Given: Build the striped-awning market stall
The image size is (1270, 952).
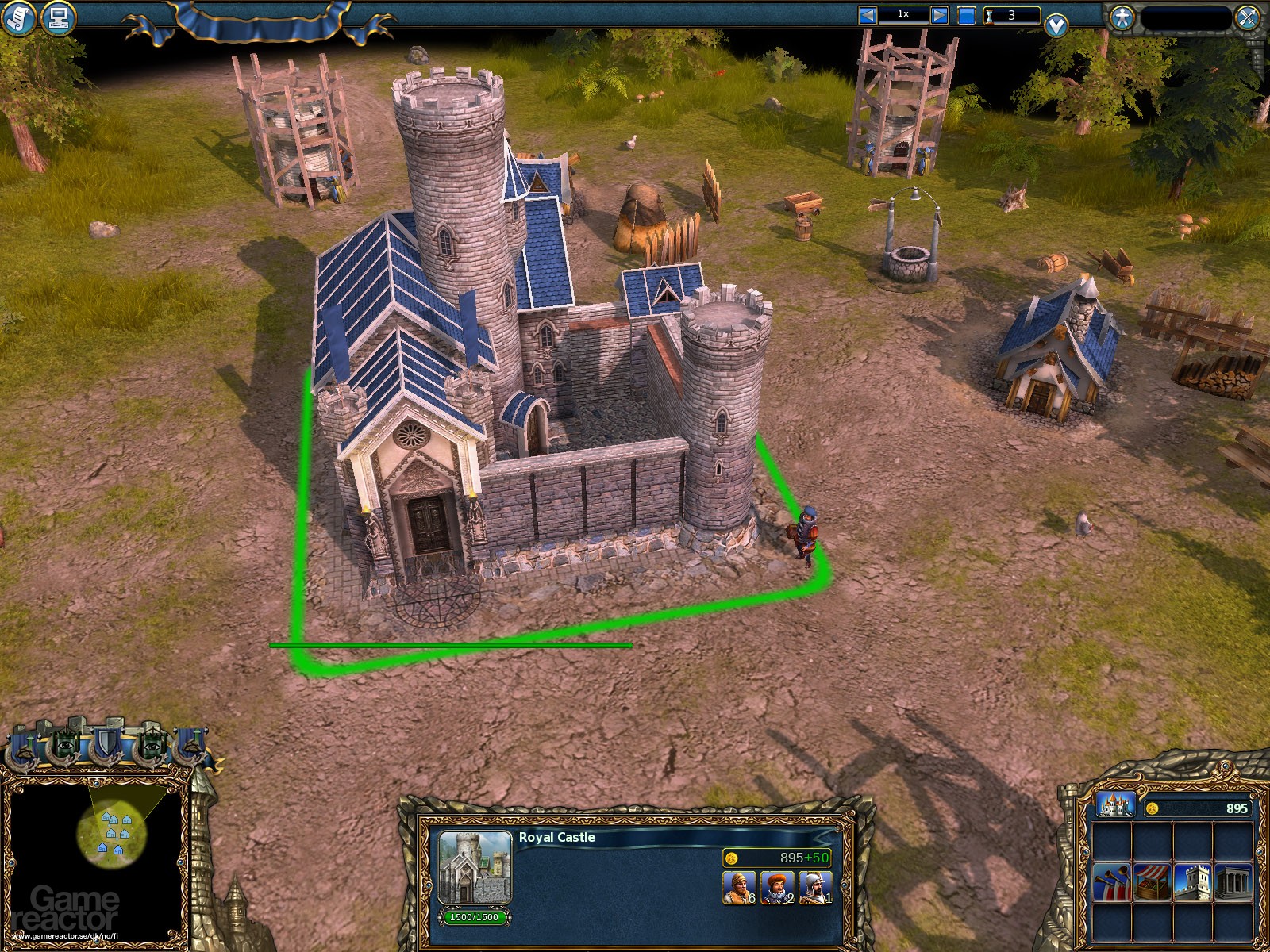Looking at the screenshot, I should click(1153, 881).
